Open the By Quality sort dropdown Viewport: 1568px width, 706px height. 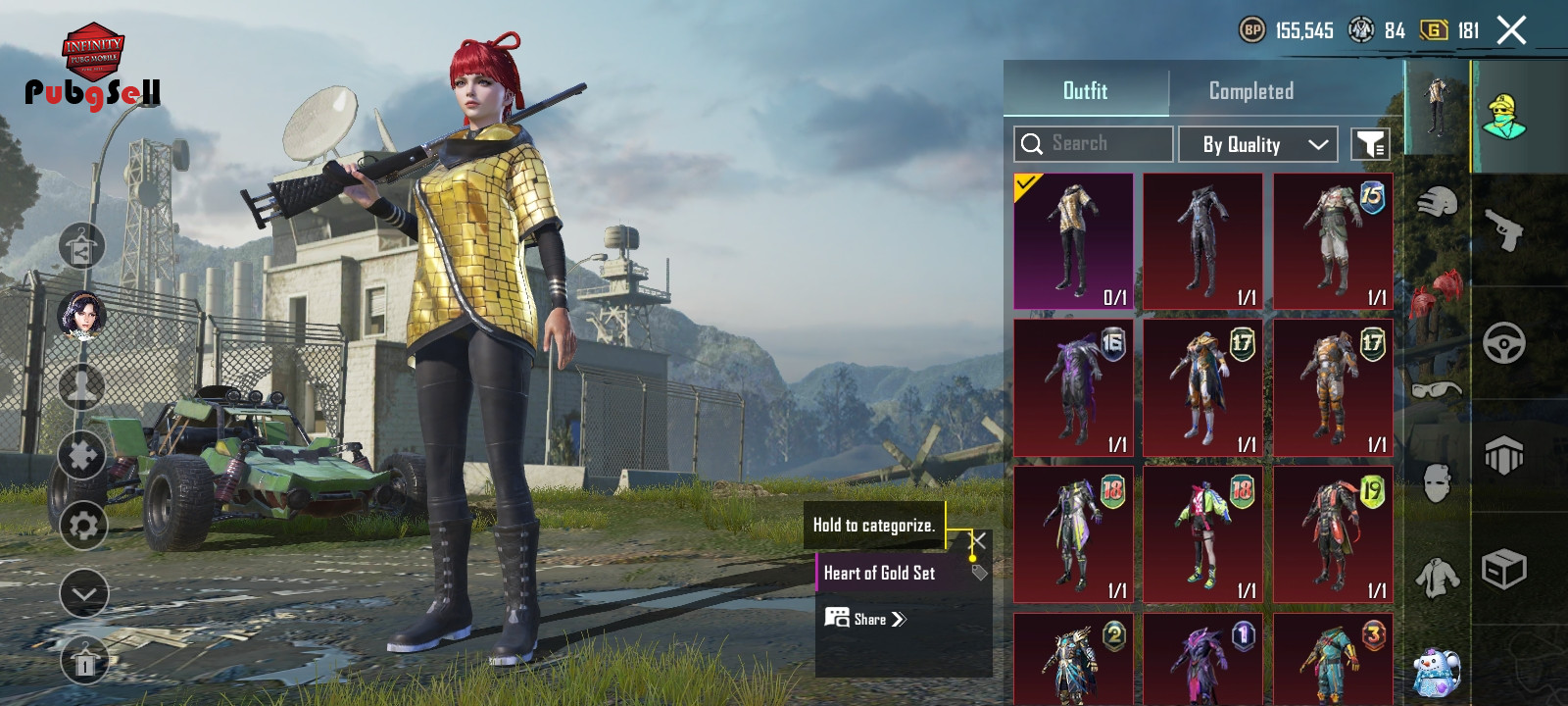[x=1257, y=144]
